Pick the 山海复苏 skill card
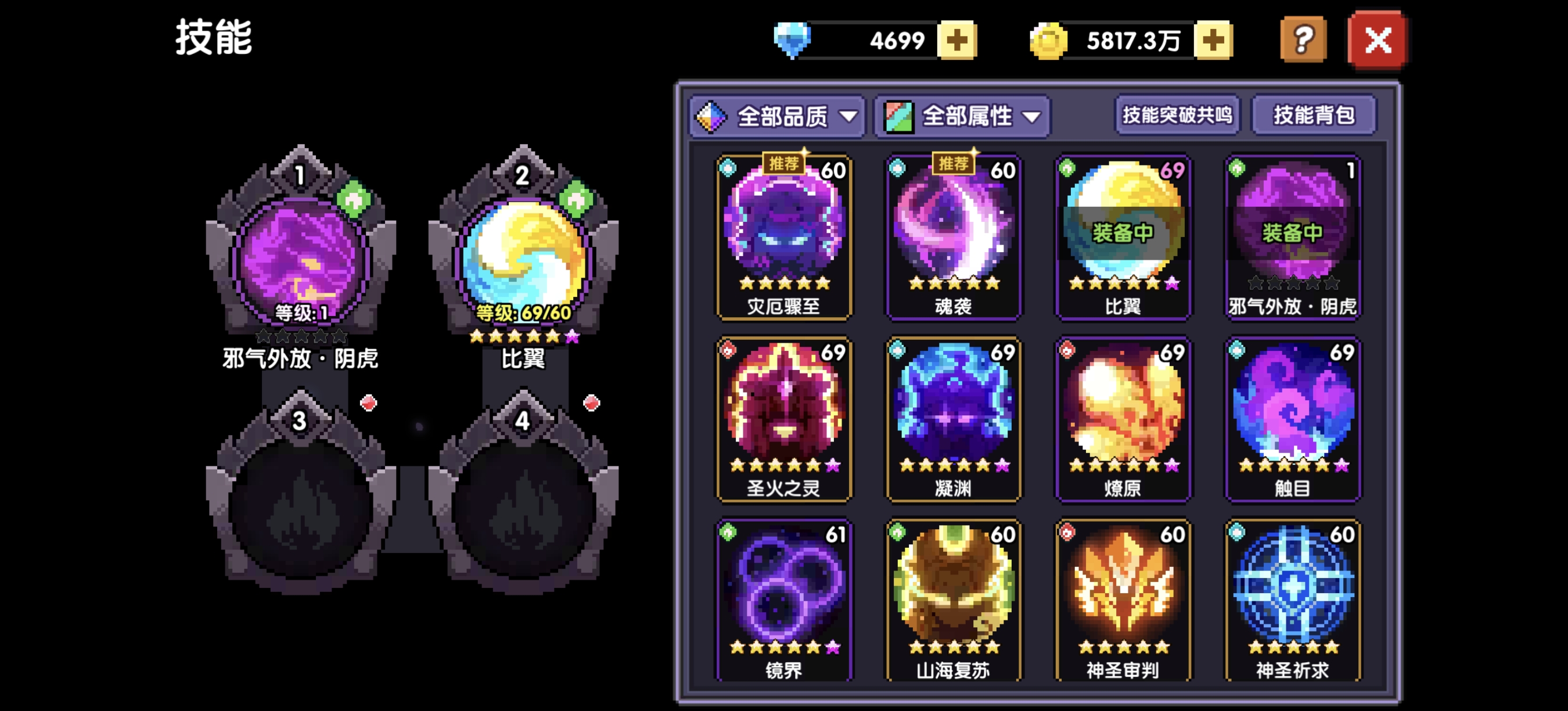Image resolution: width=1568 pixels, height=711 pixels. [953, 599]
